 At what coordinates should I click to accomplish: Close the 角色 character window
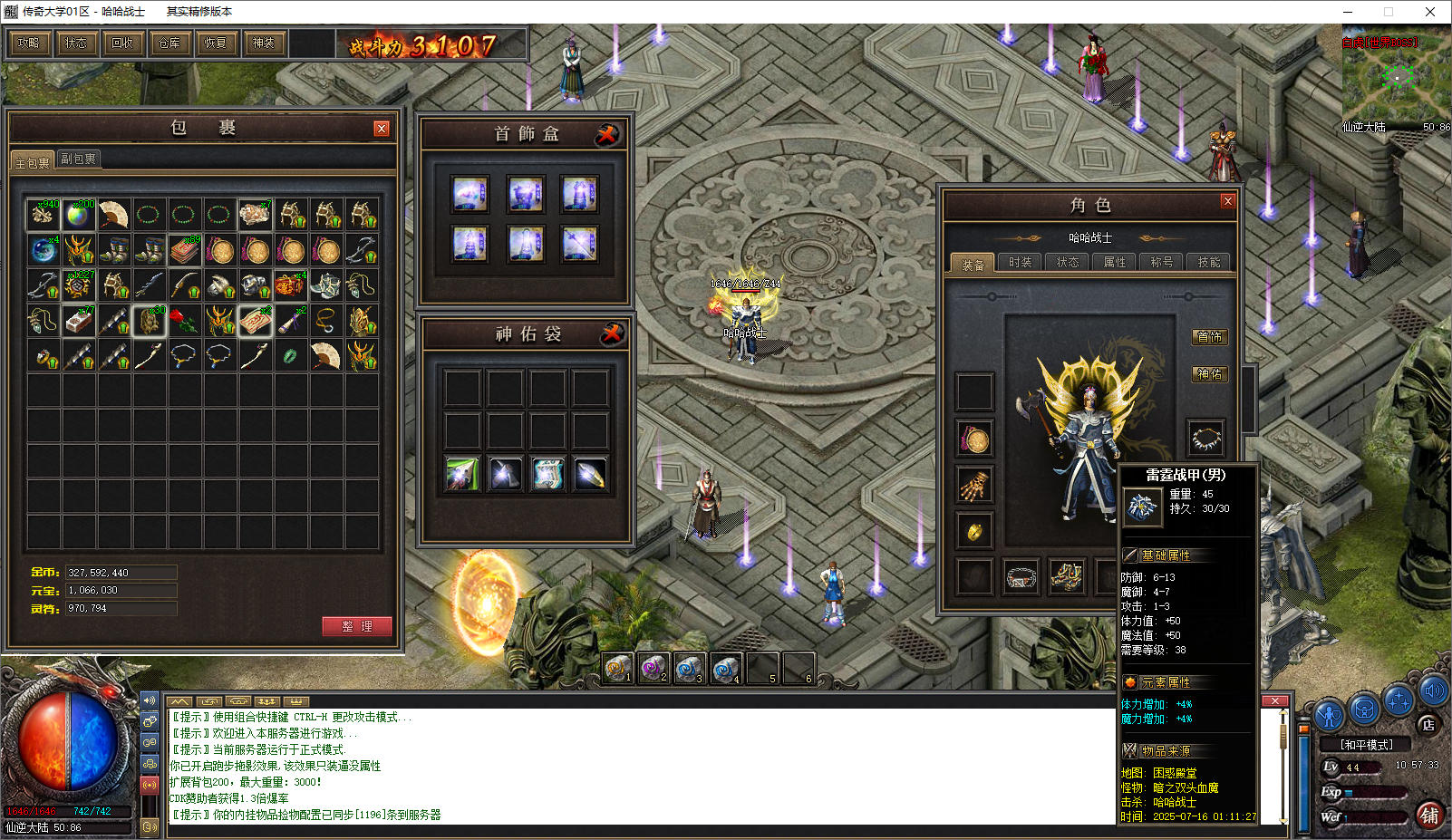(x=1228, y=201)
